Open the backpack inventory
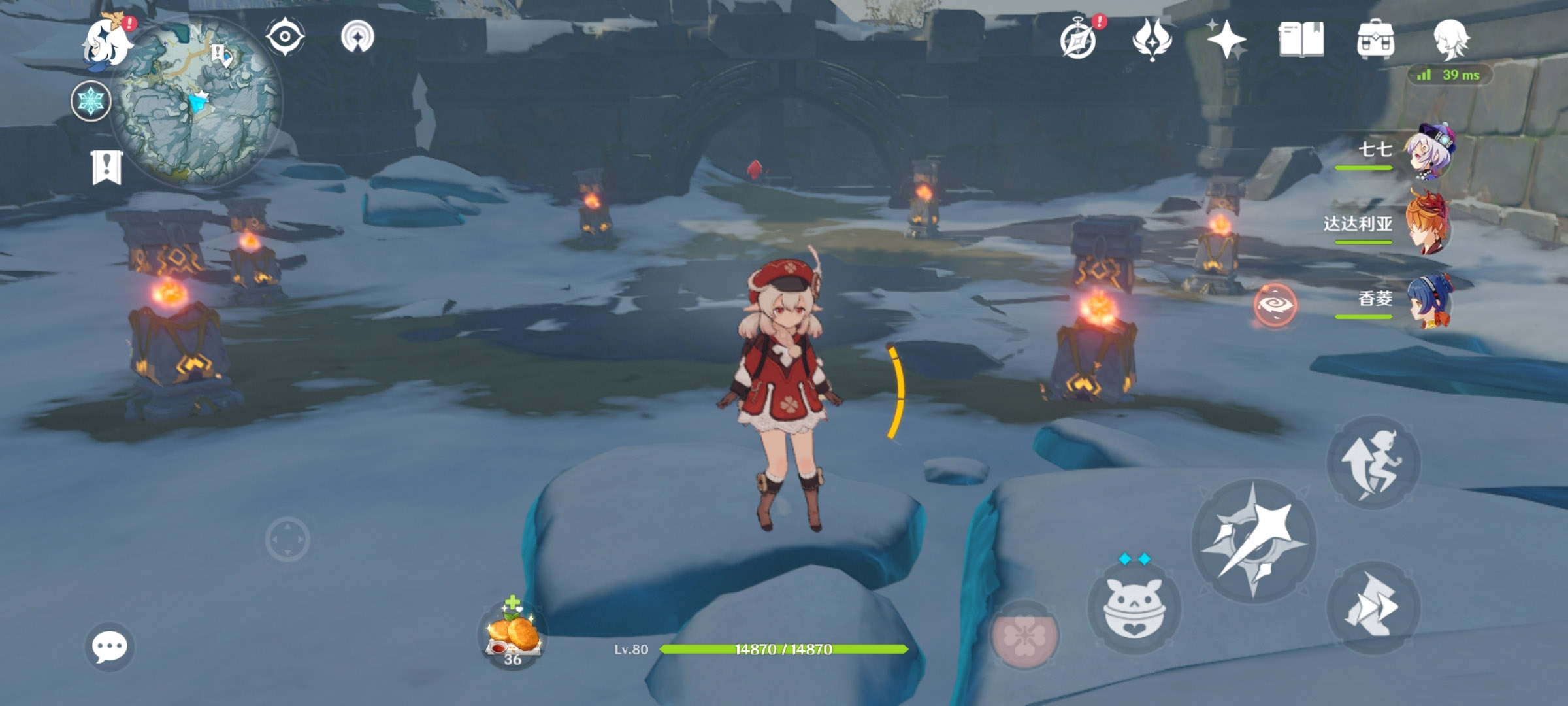The height and width of the screenshot is (706, 1568). click(1375, 39)
